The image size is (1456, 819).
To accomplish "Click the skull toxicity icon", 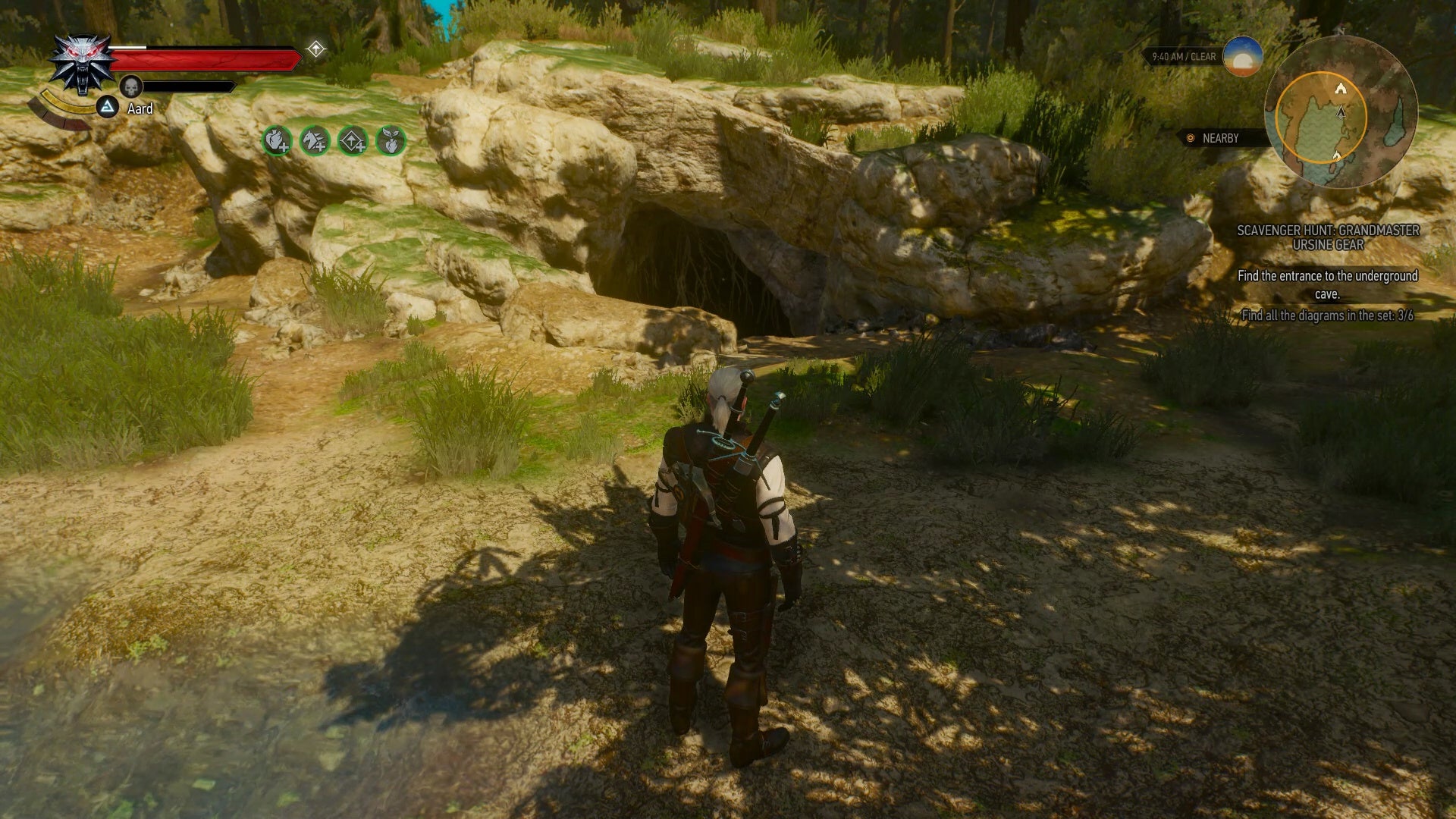I will [x=130, y=86].
